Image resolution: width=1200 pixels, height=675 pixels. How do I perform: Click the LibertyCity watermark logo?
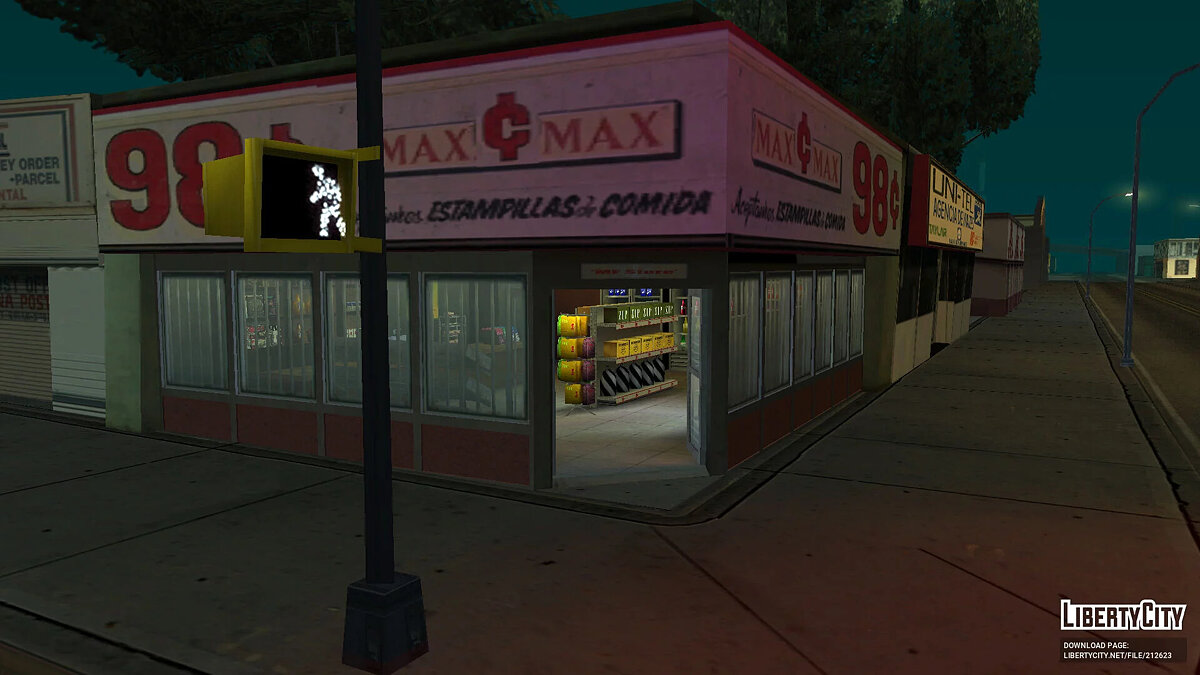[x=1122, y=615]
